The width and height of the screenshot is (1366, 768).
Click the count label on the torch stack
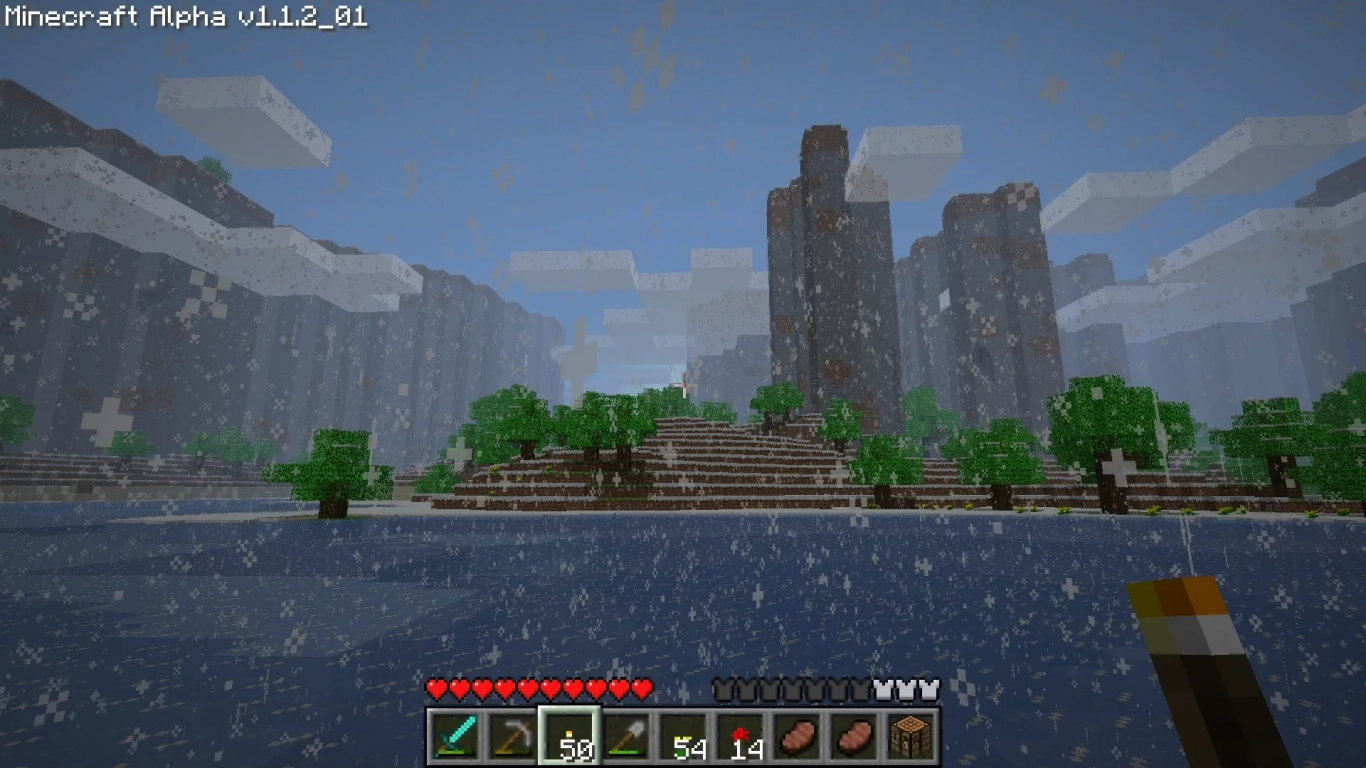pos(576,748)
